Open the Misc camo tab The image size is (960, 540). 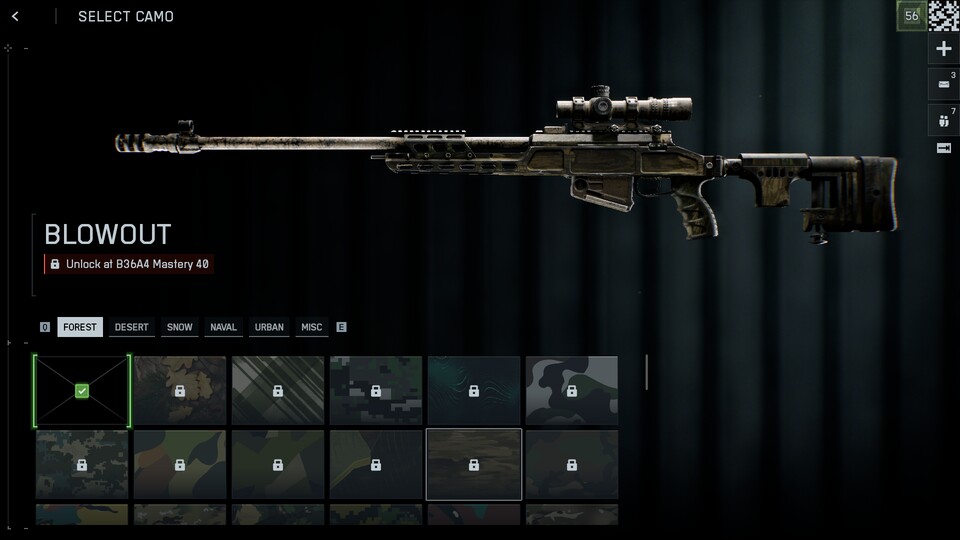pos(312,327)
